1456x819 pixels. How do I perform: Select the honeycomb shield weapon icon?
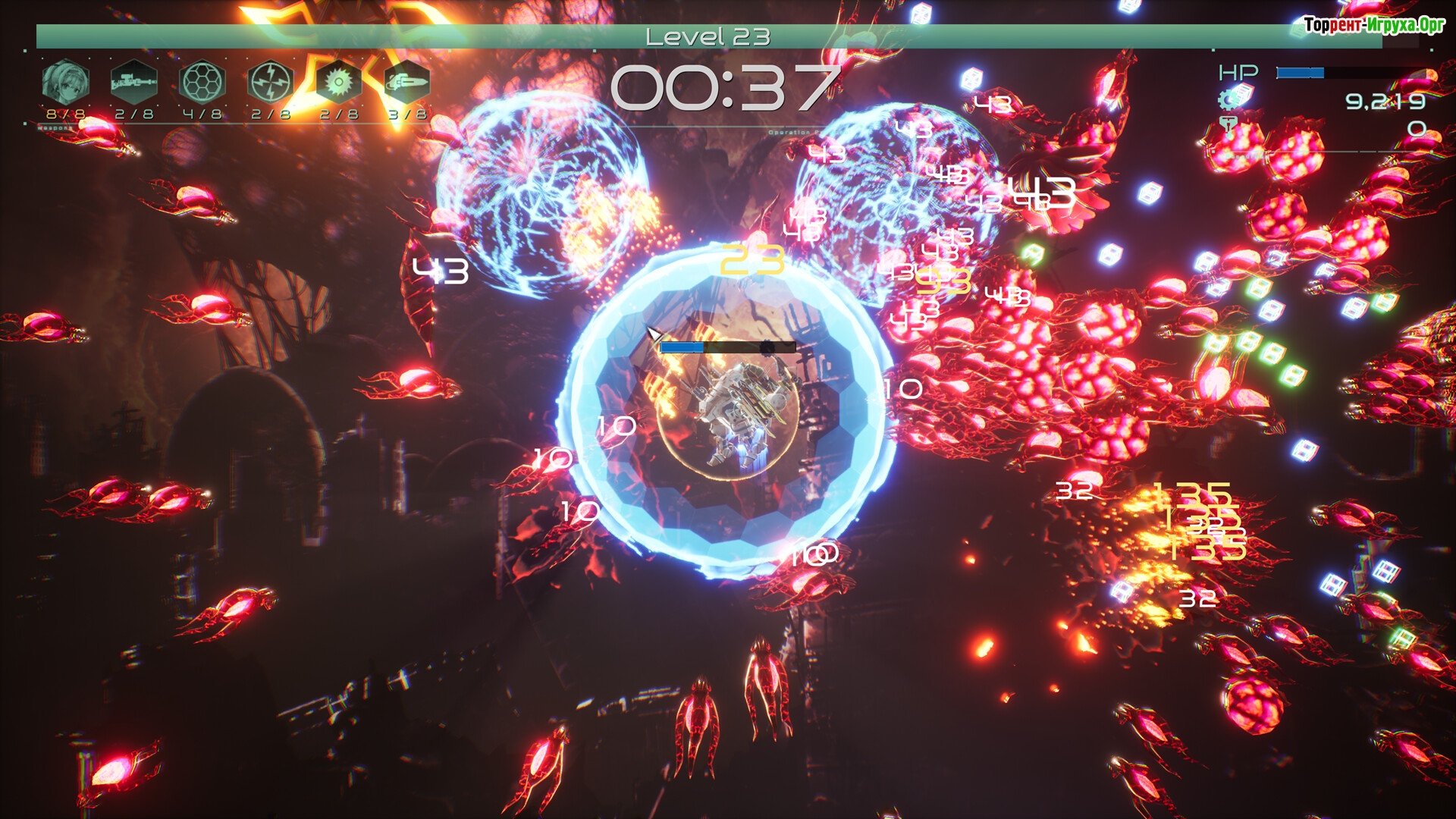(x=202, y=82)
